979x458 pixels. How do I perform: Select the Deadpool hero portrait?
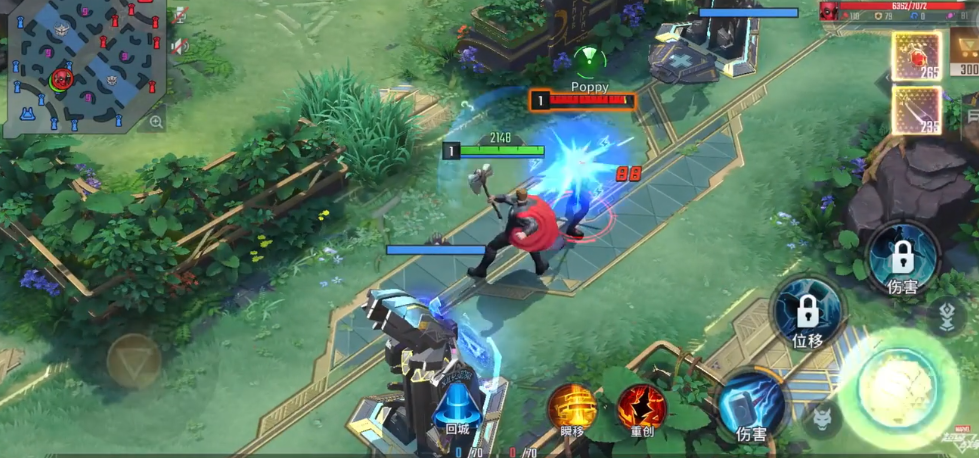click(830, 10)
